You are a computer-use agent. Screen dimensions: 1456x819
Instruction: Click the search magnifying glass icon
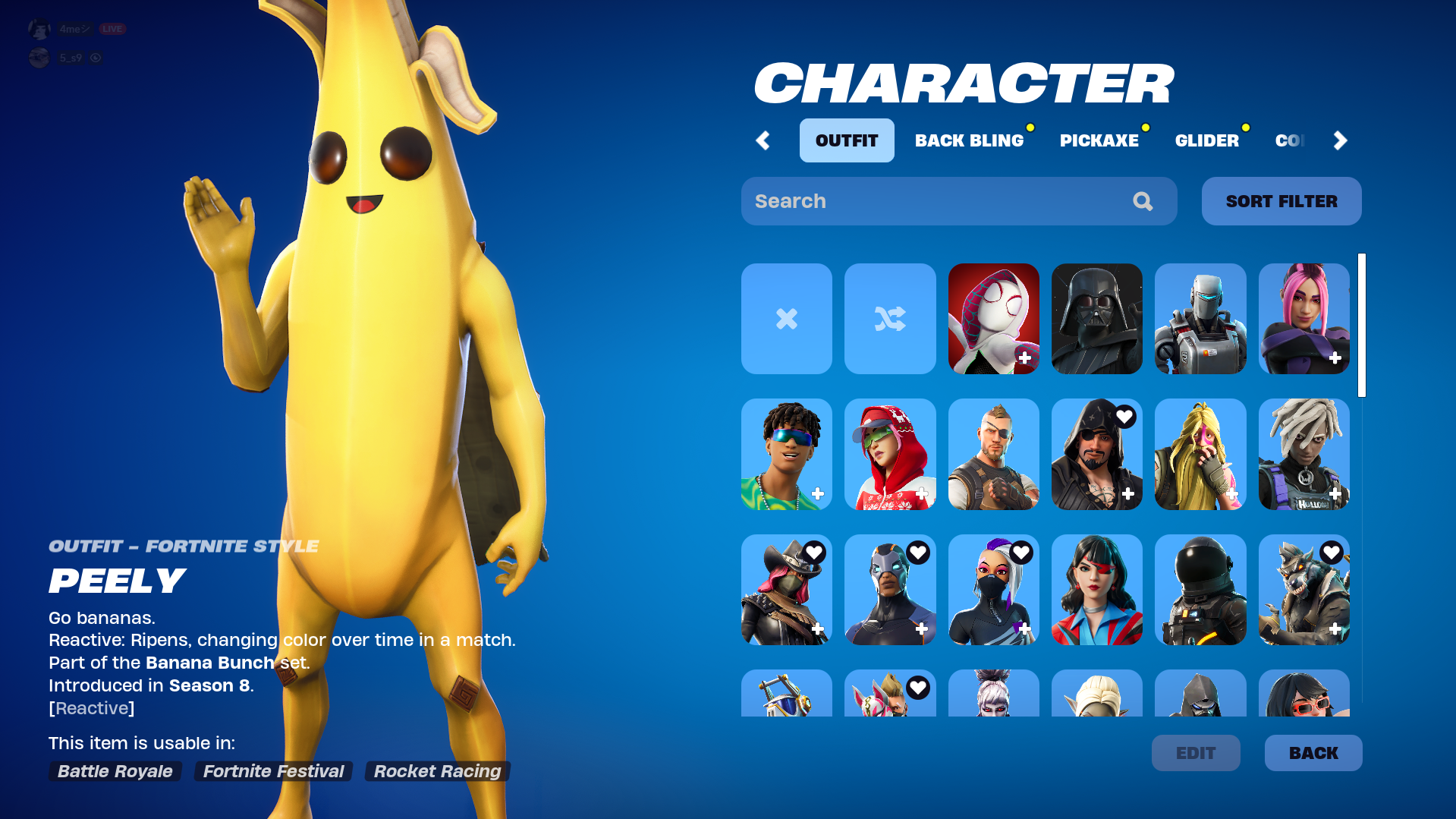1143,201
